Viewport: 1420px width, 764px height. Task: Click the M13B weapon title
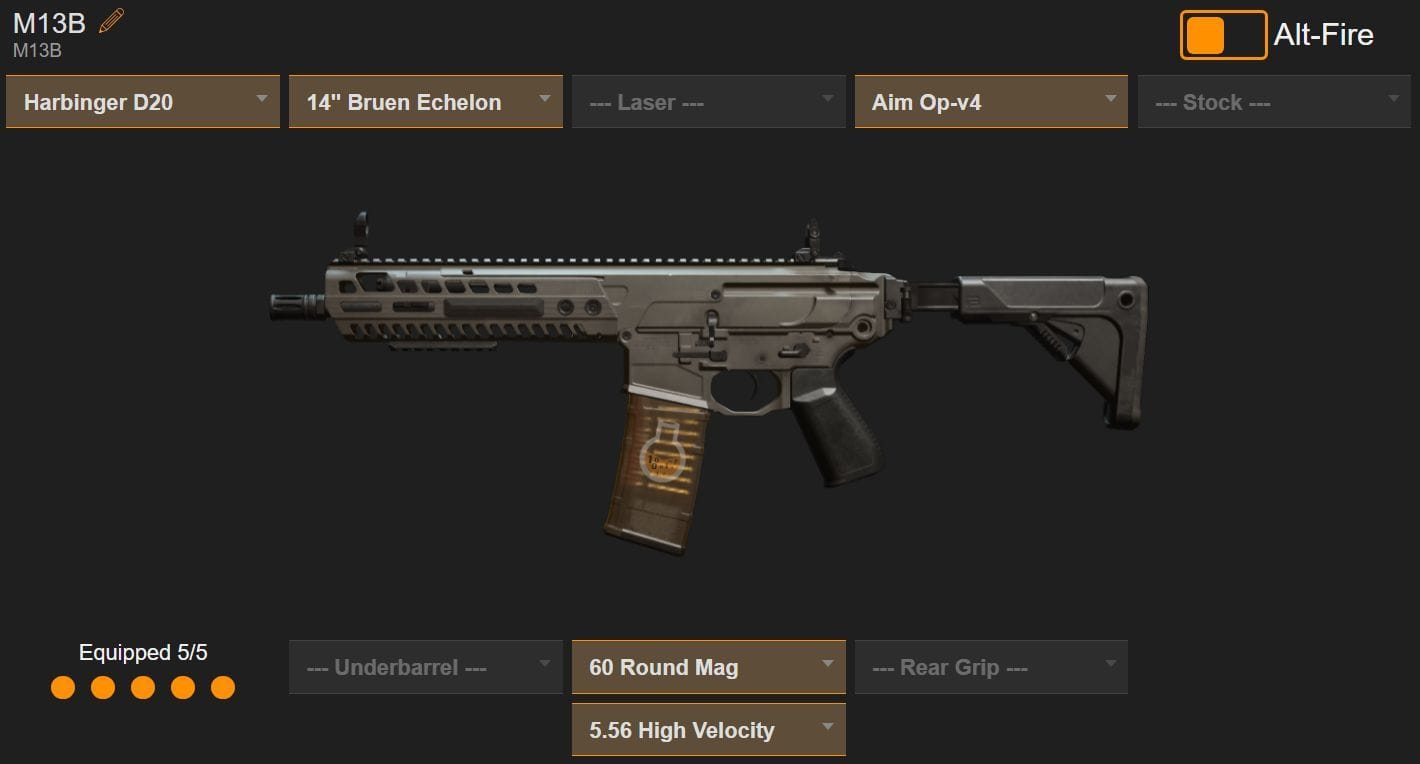44,22
